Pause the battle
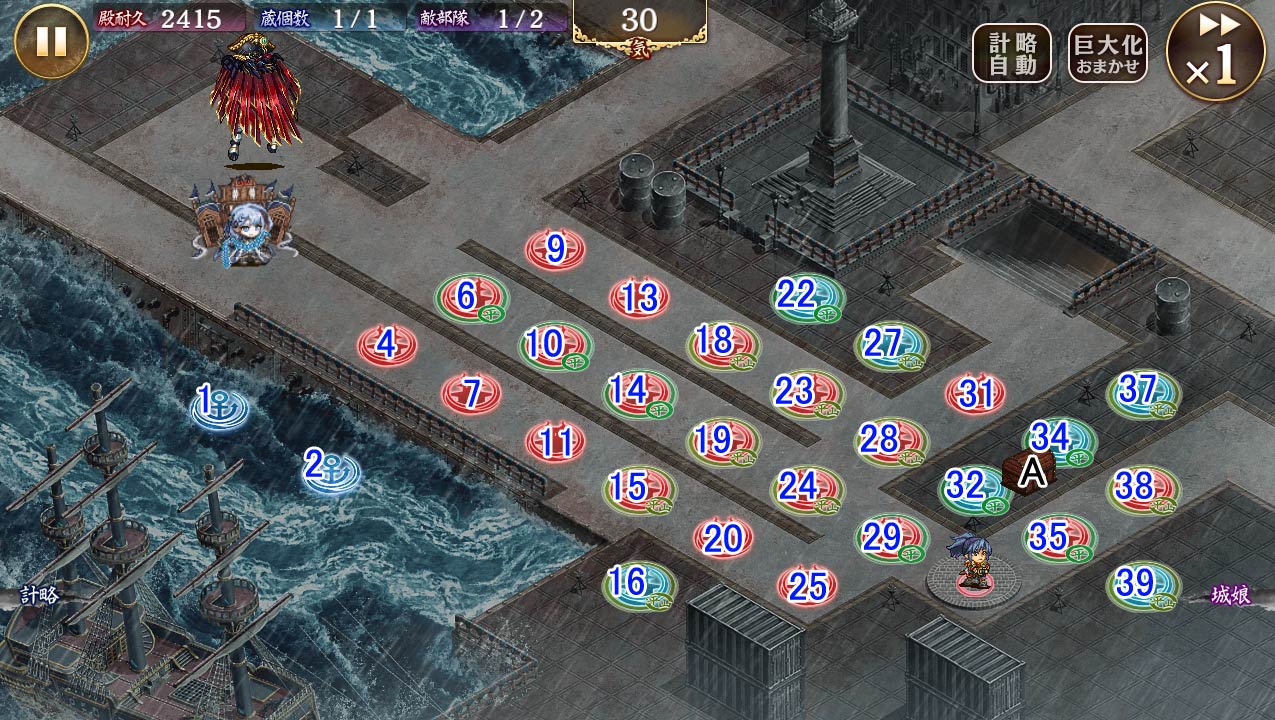 coord(51,41)
